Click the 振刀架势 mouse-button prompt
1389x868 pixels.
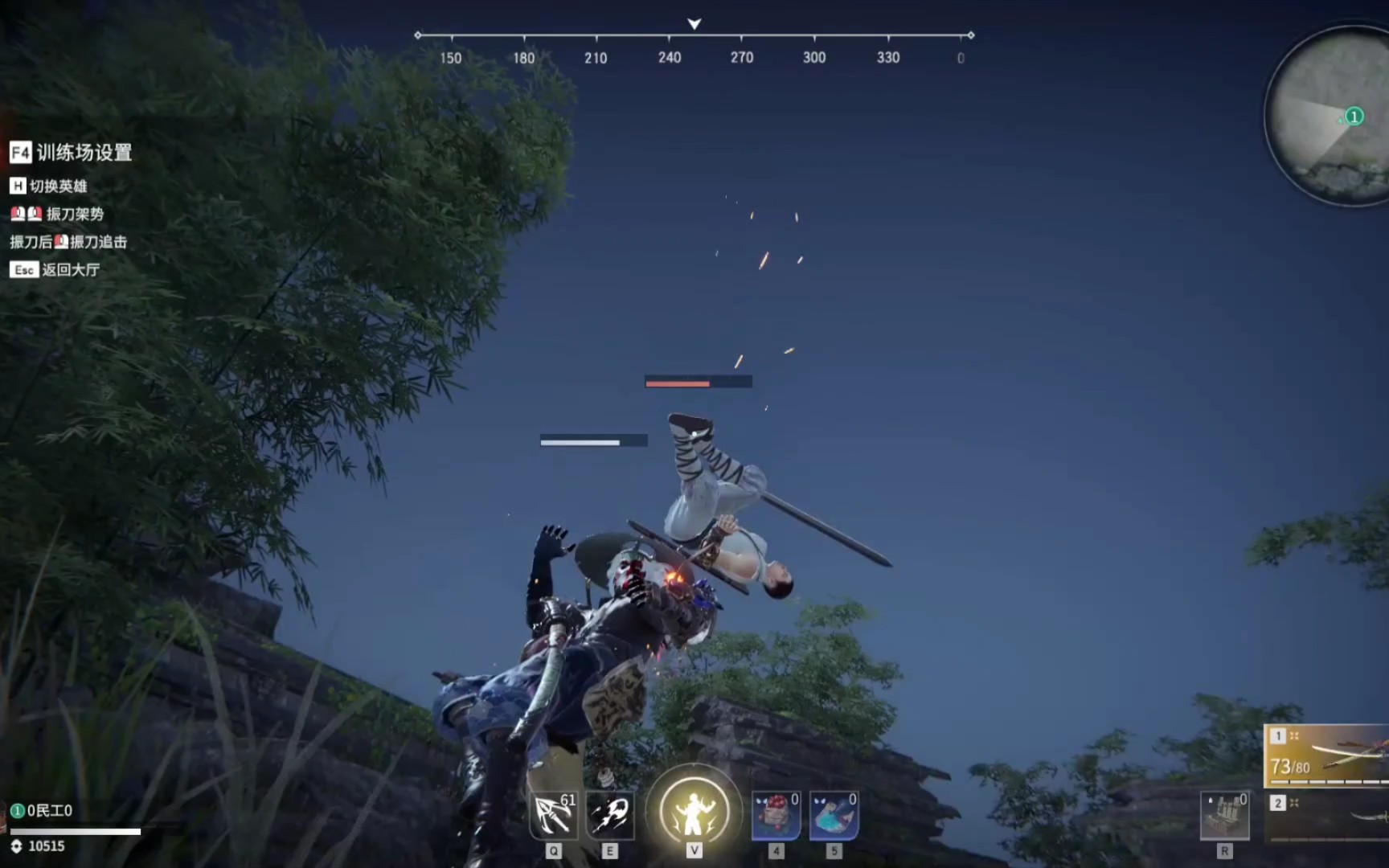pos(59,215)
